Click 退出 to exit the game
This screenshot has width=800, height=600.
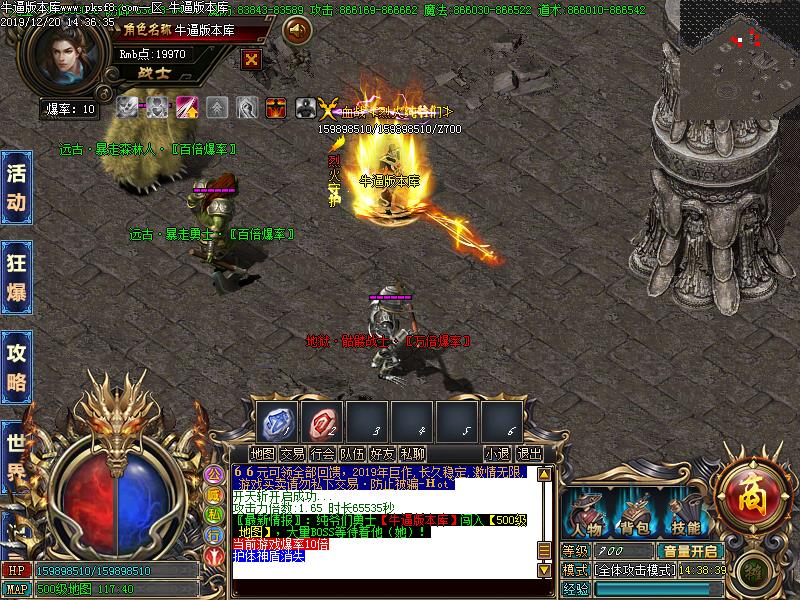[x=529, y=454]
